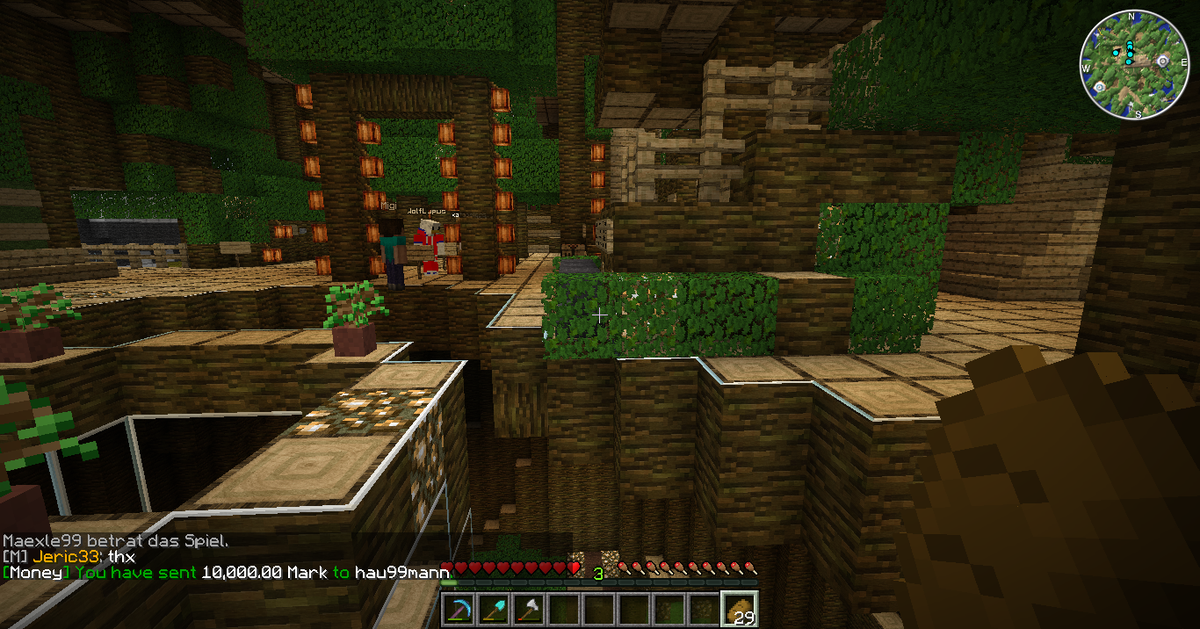Click the waypoint marker near the minimap's E
The width and height of the screenshot is (1200, 629).
[1162, 60]
